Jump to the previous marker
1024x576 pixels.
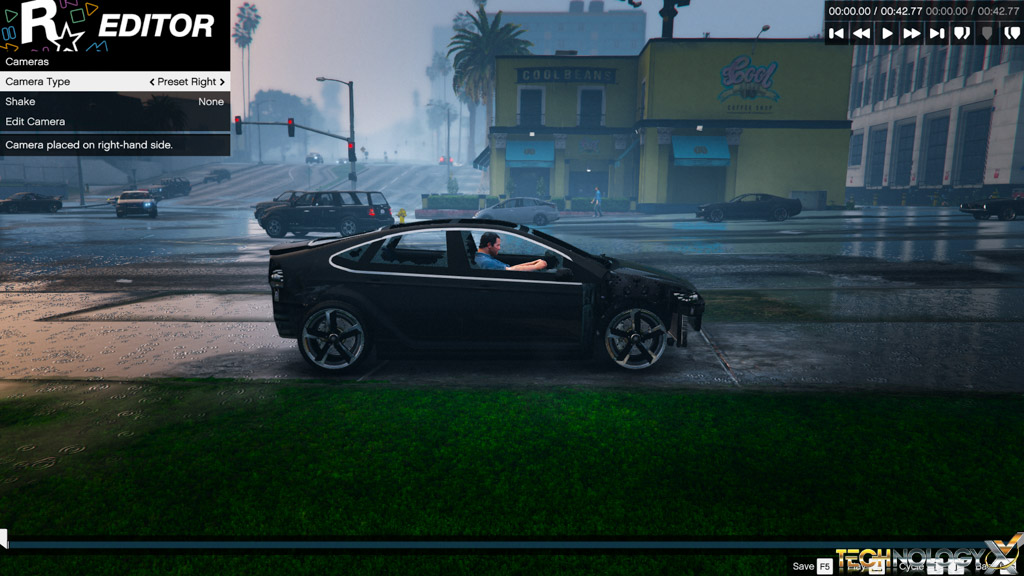coord(962,33)
